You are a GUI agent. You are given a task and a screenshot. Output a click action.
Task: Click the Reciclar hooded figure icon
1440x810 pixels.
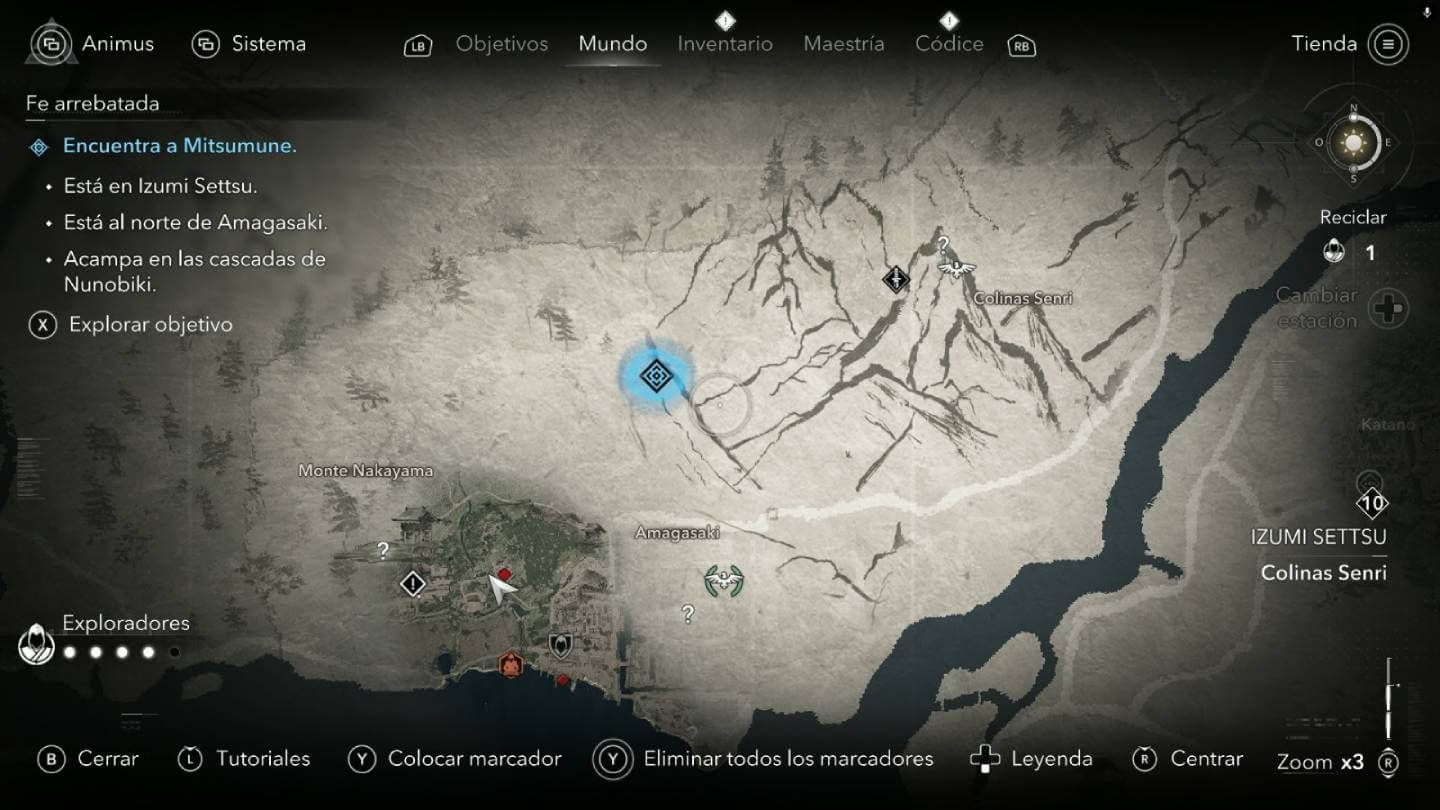[1334, 253]
